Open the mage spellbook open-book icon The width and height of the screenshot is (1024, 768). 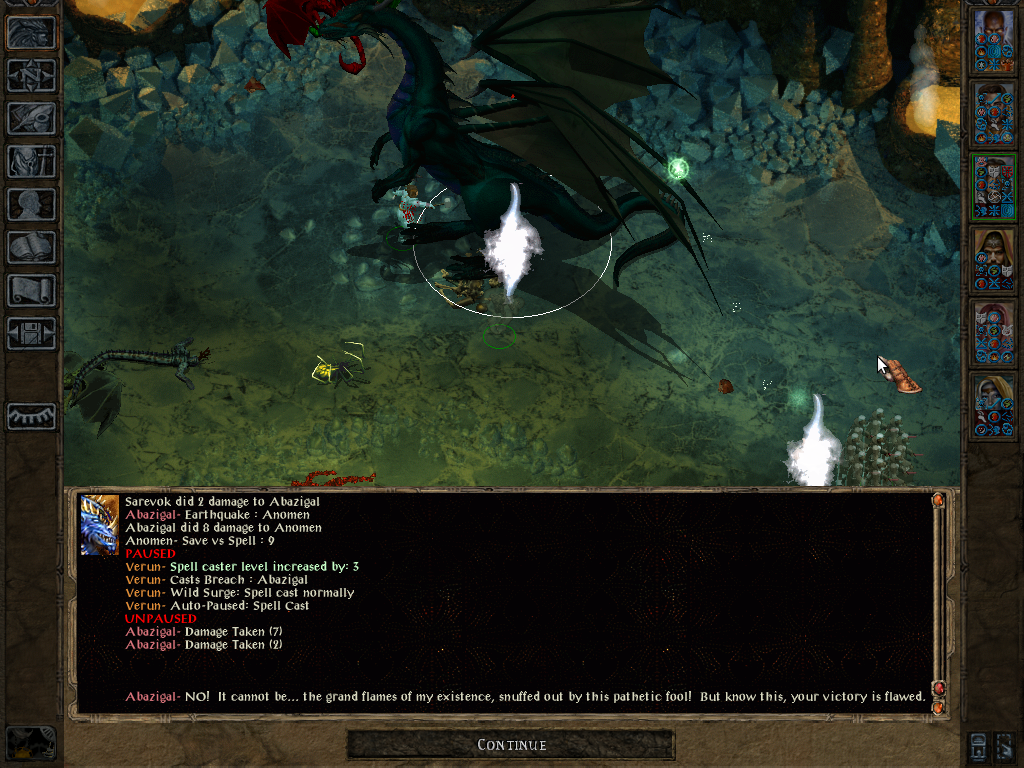coord(31,247)
